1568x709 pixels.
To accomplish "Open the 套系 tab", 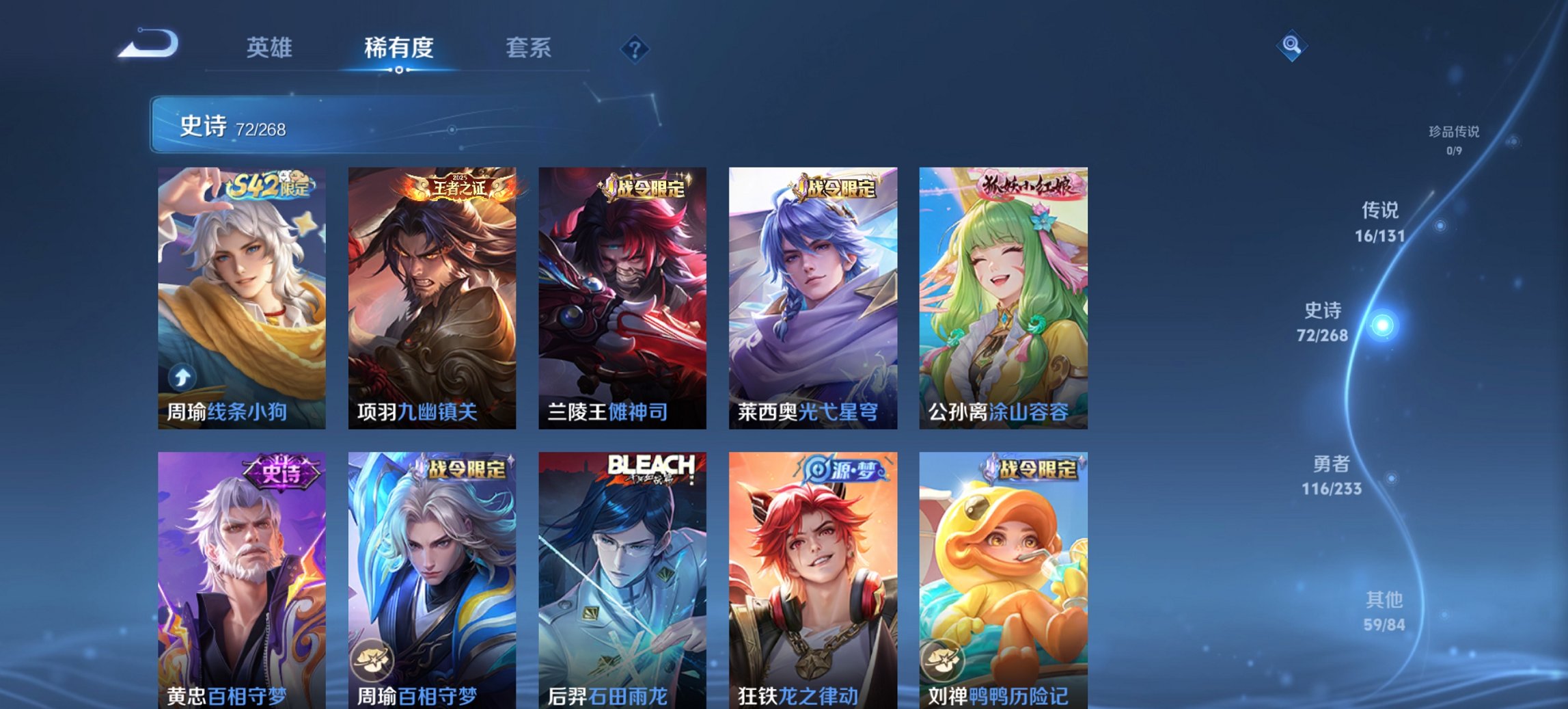I will (529, 48).
